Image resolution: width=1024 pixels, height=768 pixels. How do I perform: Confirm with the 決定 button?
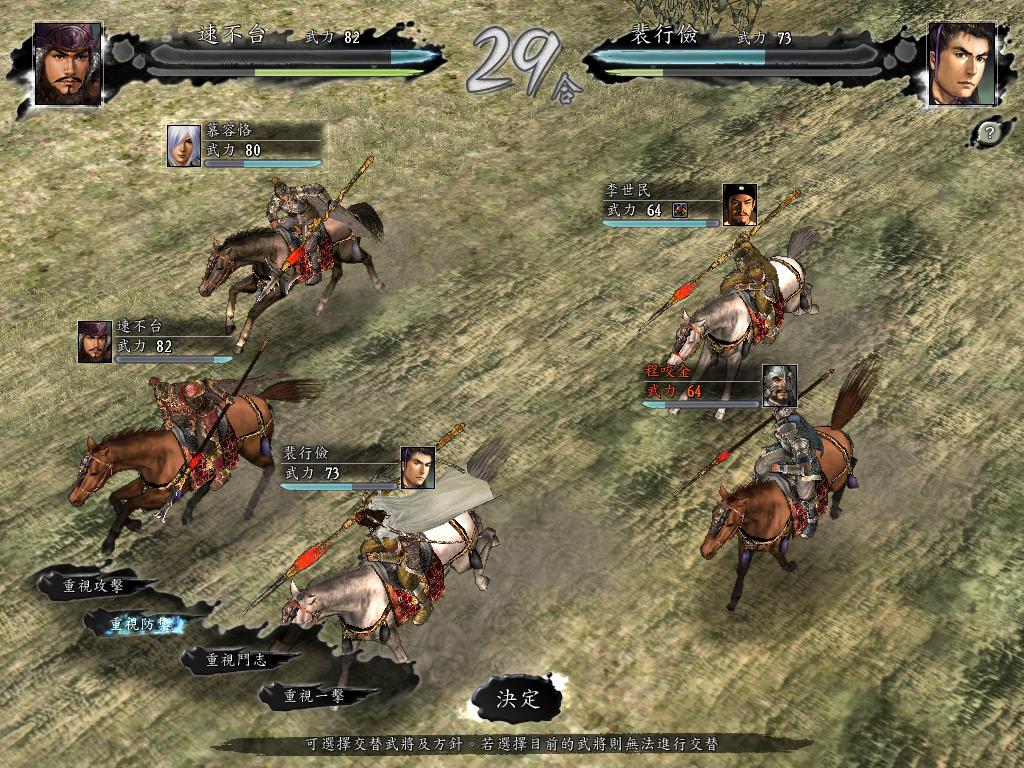[x=518, y=698]
